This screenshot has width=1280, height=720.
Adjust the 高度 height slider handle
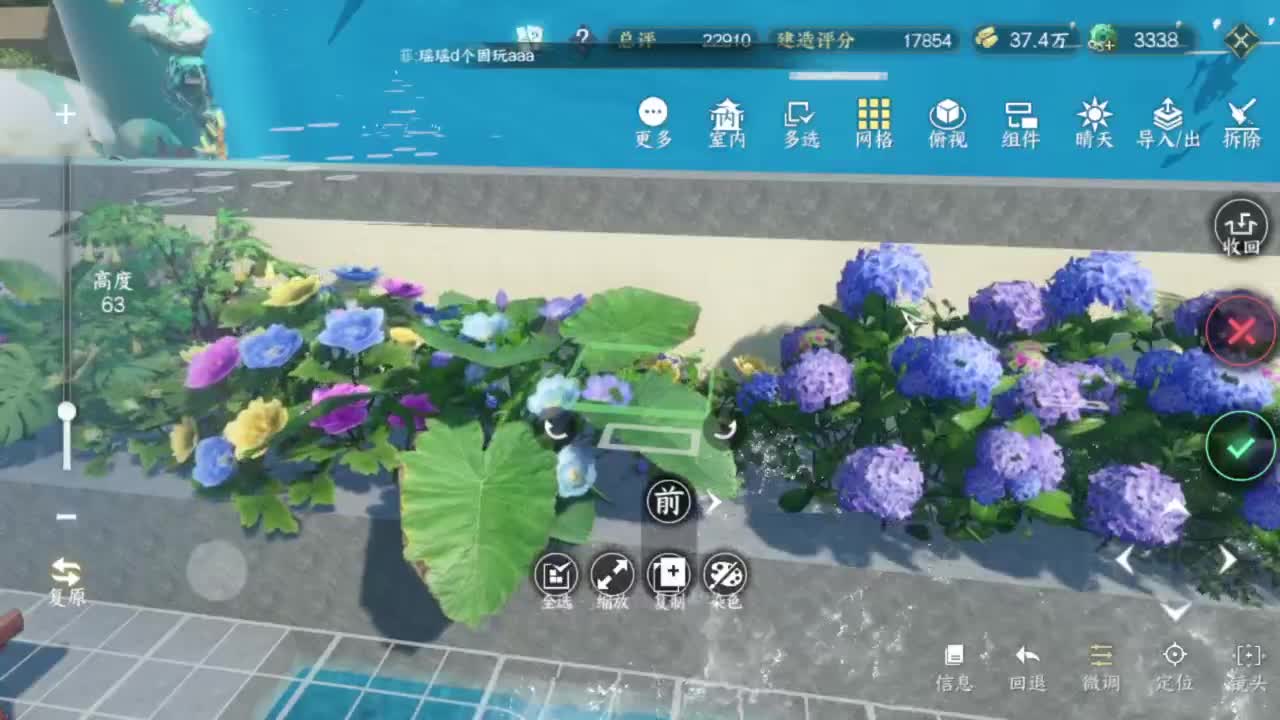[66, 410]
